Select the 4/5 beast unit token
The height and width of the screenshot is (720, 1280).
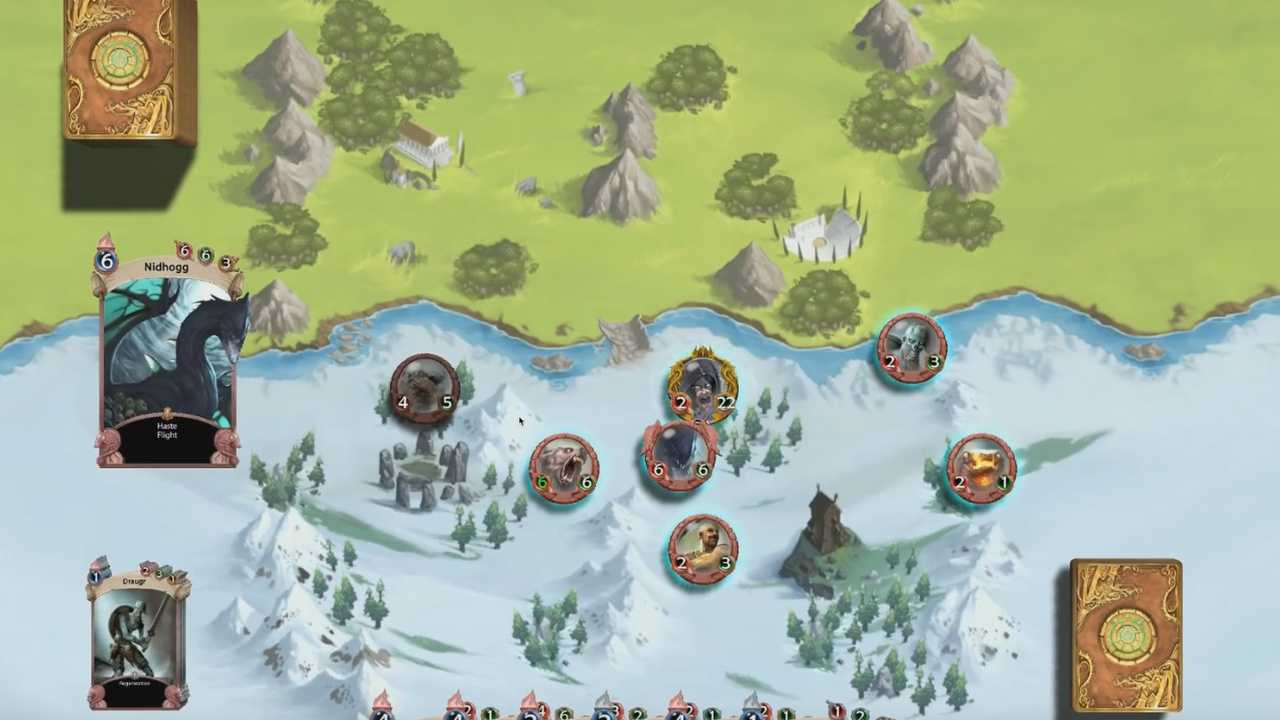tap(425, 389)
